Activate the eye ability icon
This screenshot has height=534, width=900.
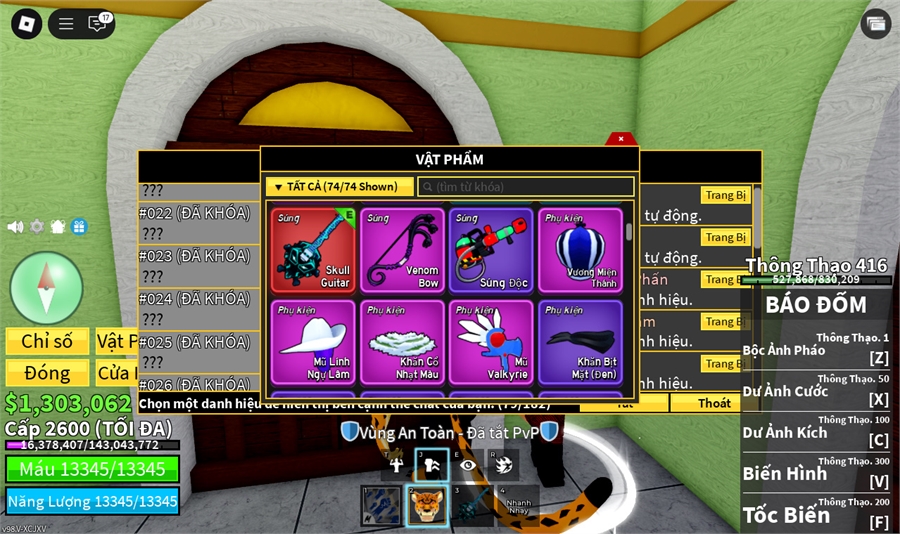pos(467,464)
